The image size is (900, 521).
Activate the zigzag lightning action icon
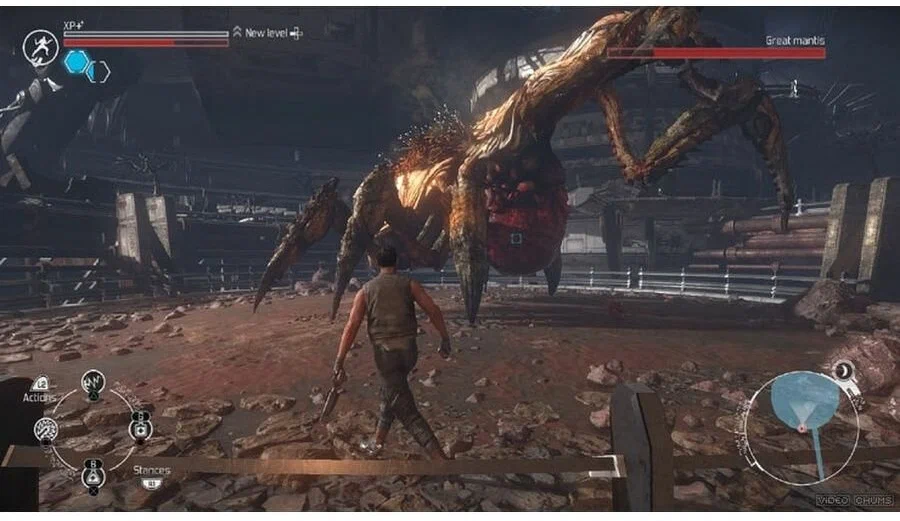(93, 381)
